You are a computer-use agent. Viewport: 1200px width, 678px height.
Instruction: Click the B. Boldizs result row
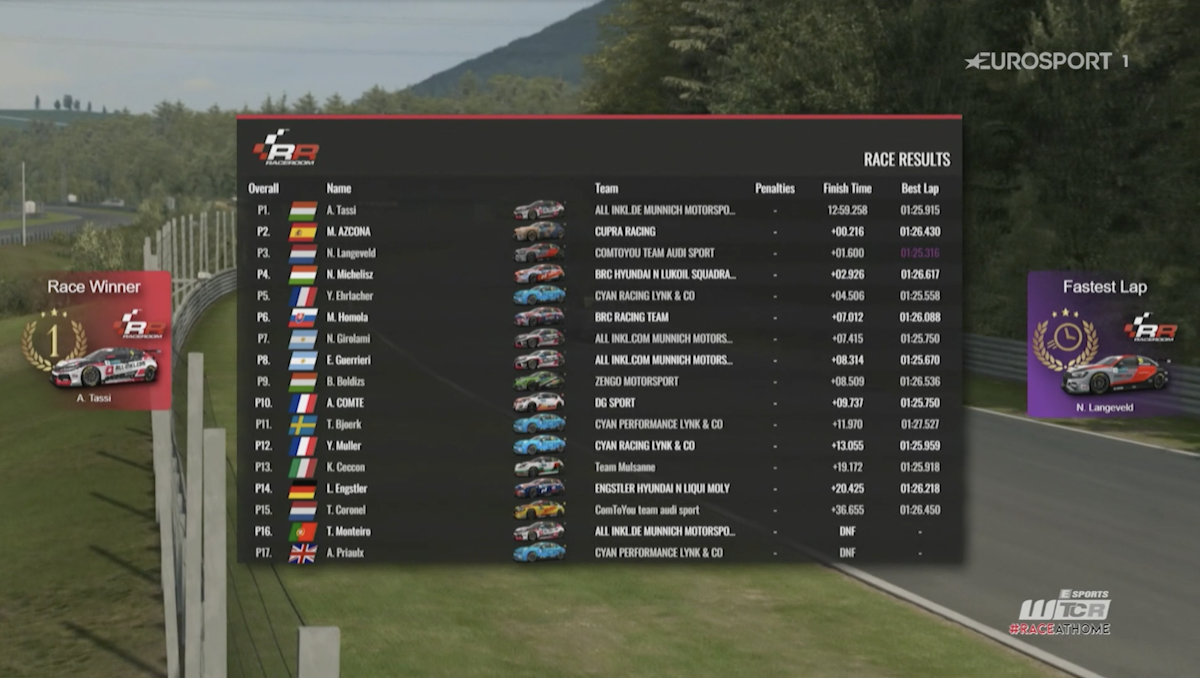[x=599, y=381]
